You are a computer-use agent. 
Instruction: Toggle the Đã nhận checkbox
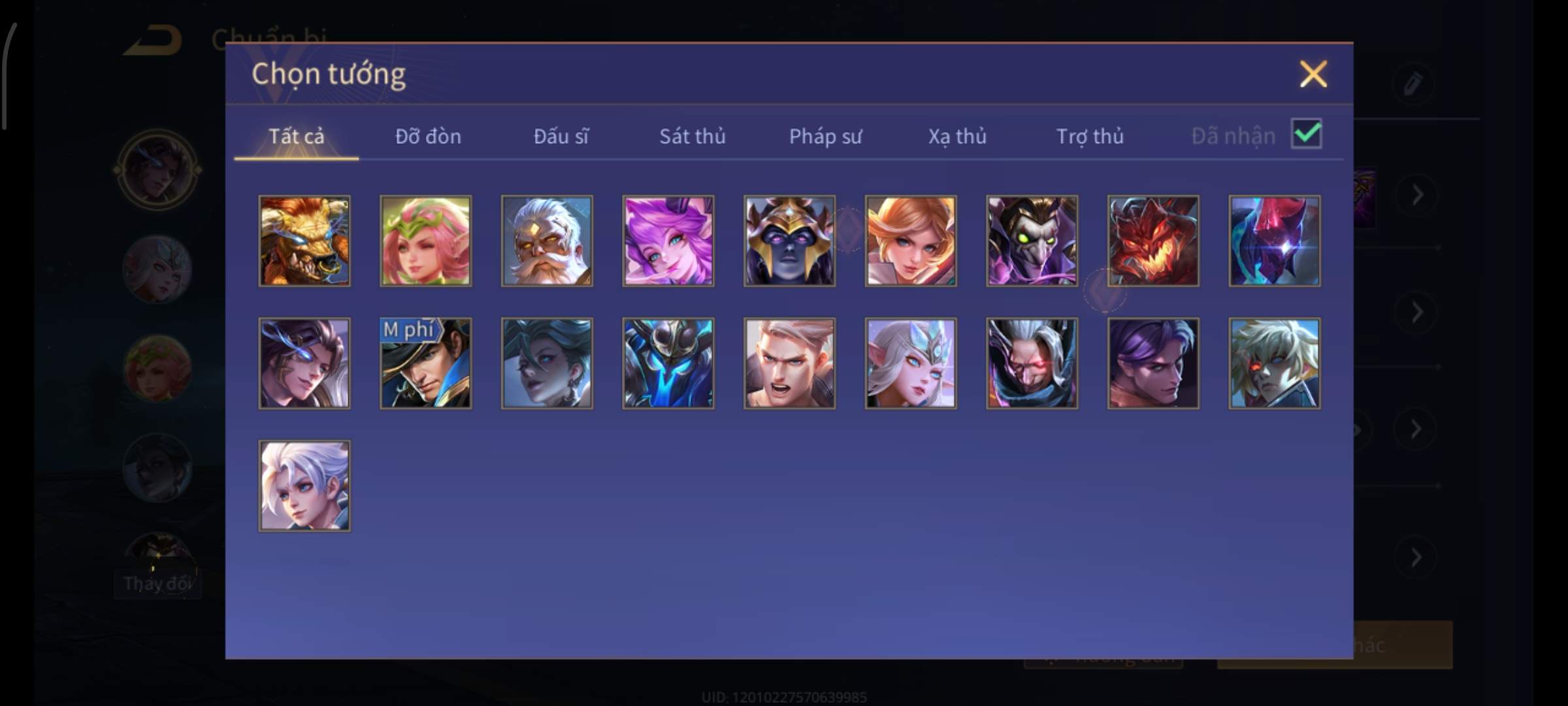click(1306, 134)
